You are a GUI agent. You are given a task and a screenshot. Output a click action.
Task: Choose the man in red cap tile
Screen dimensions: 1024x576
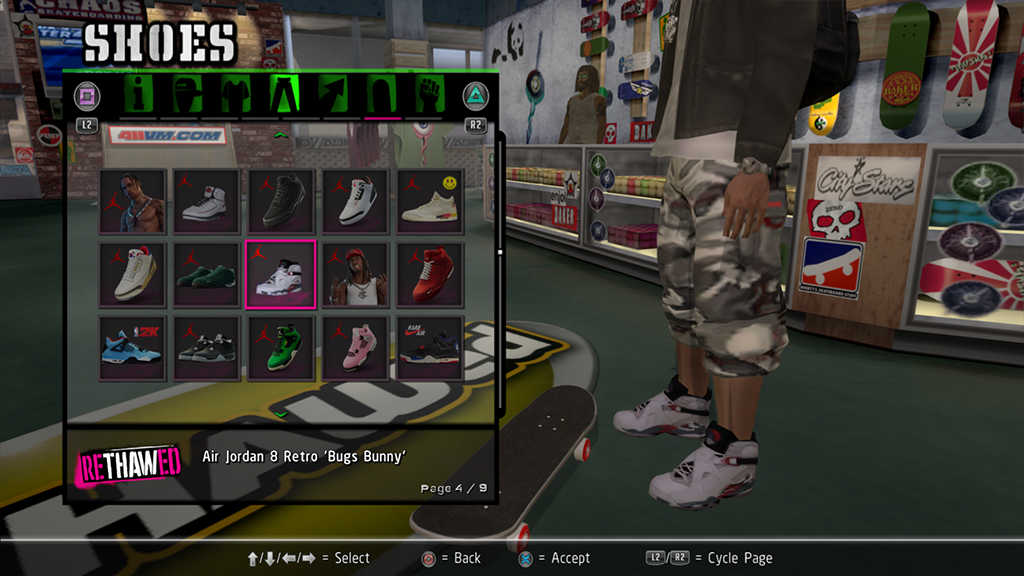355,274
